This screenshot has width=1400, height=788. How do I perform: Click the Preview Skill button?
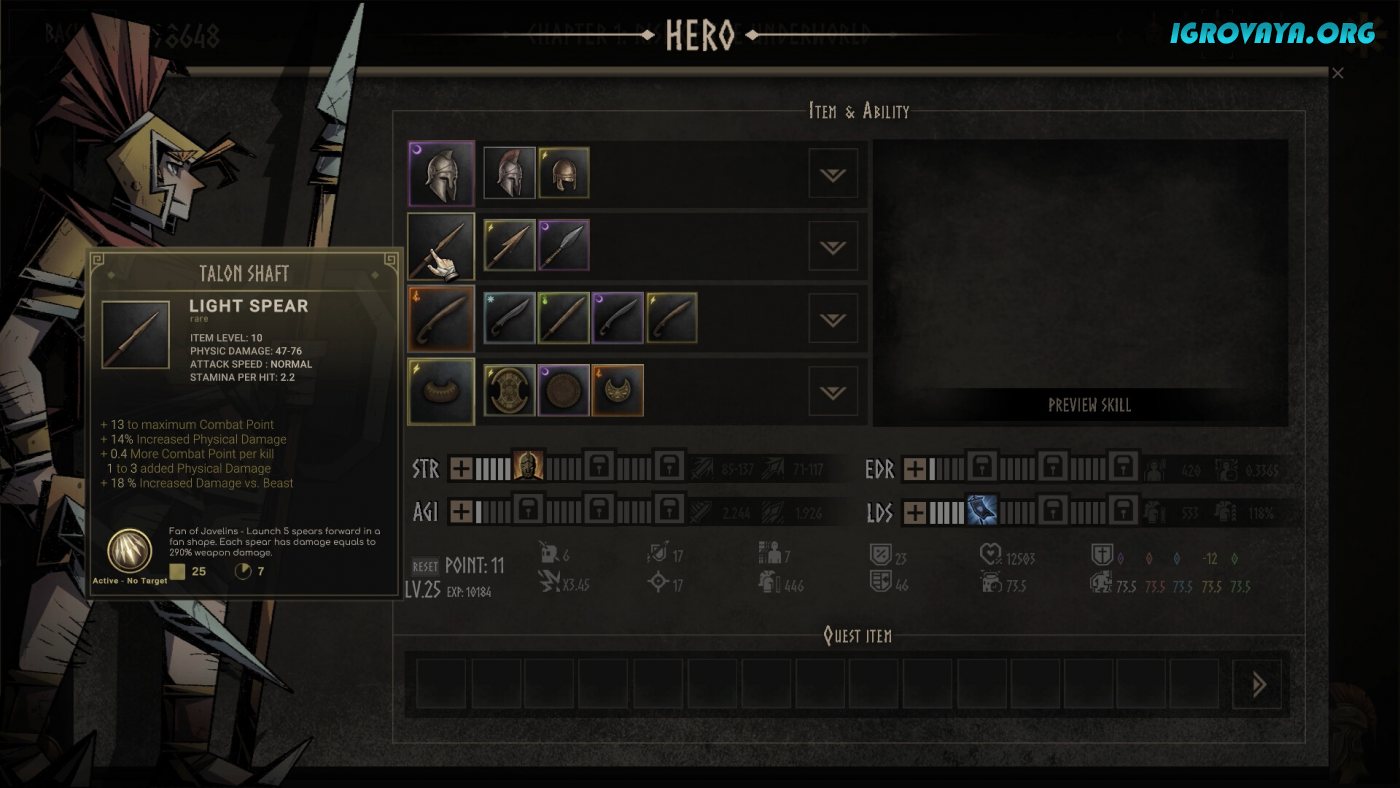click(1089, 405)
